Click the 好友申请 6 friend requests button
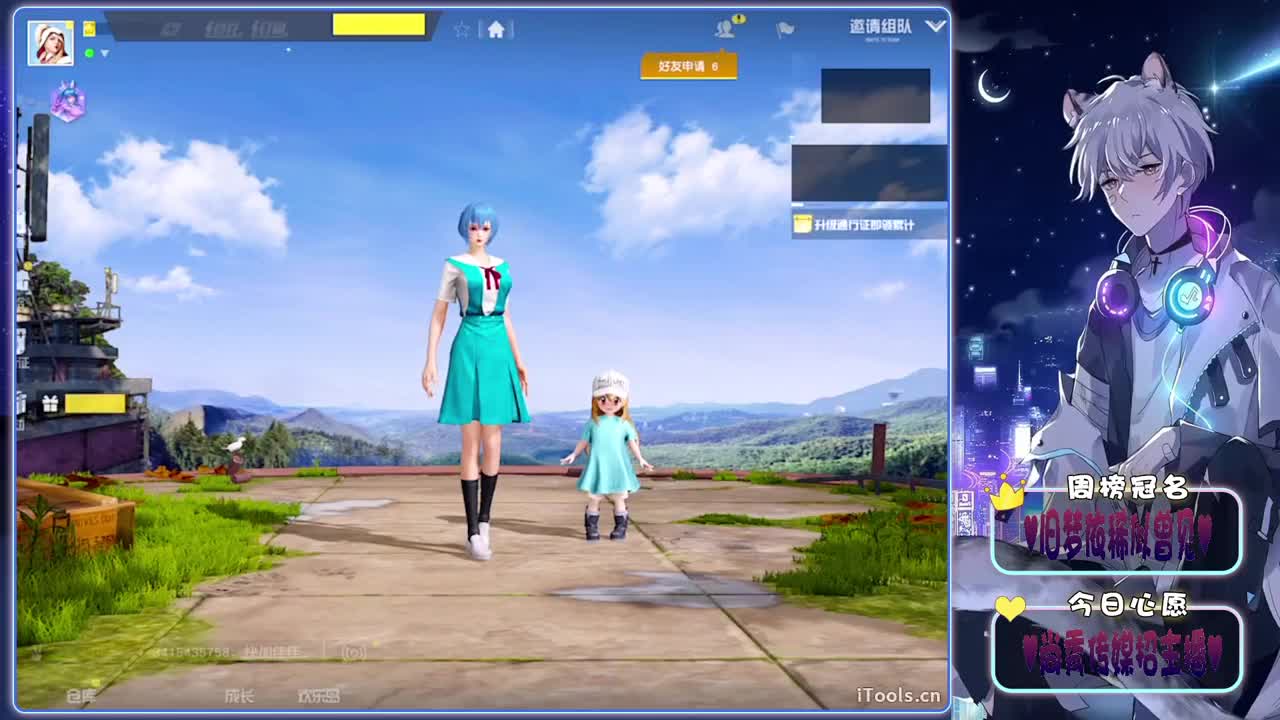Screen dimensions: 1280x720 point(690,65)
